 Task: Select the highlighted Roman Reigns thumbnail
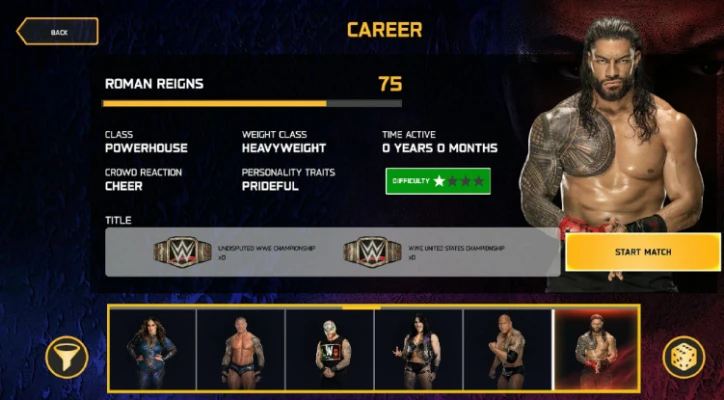pyautogui.click(x=596, y=349)
